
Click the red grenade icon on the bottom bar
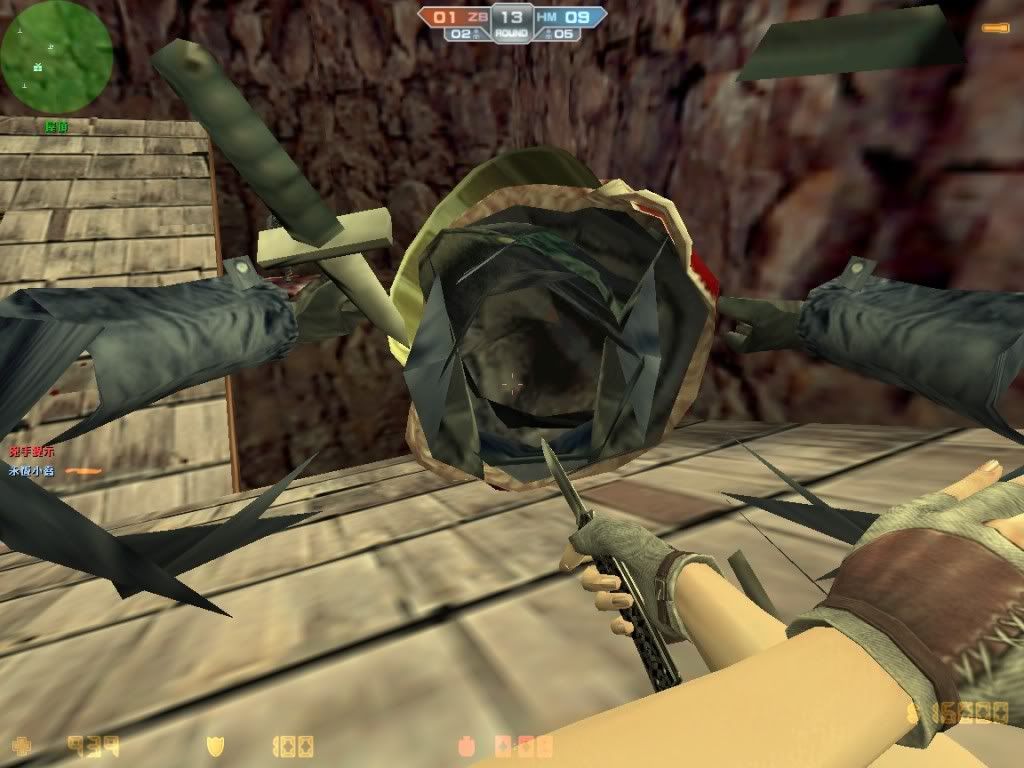point(465,746)
